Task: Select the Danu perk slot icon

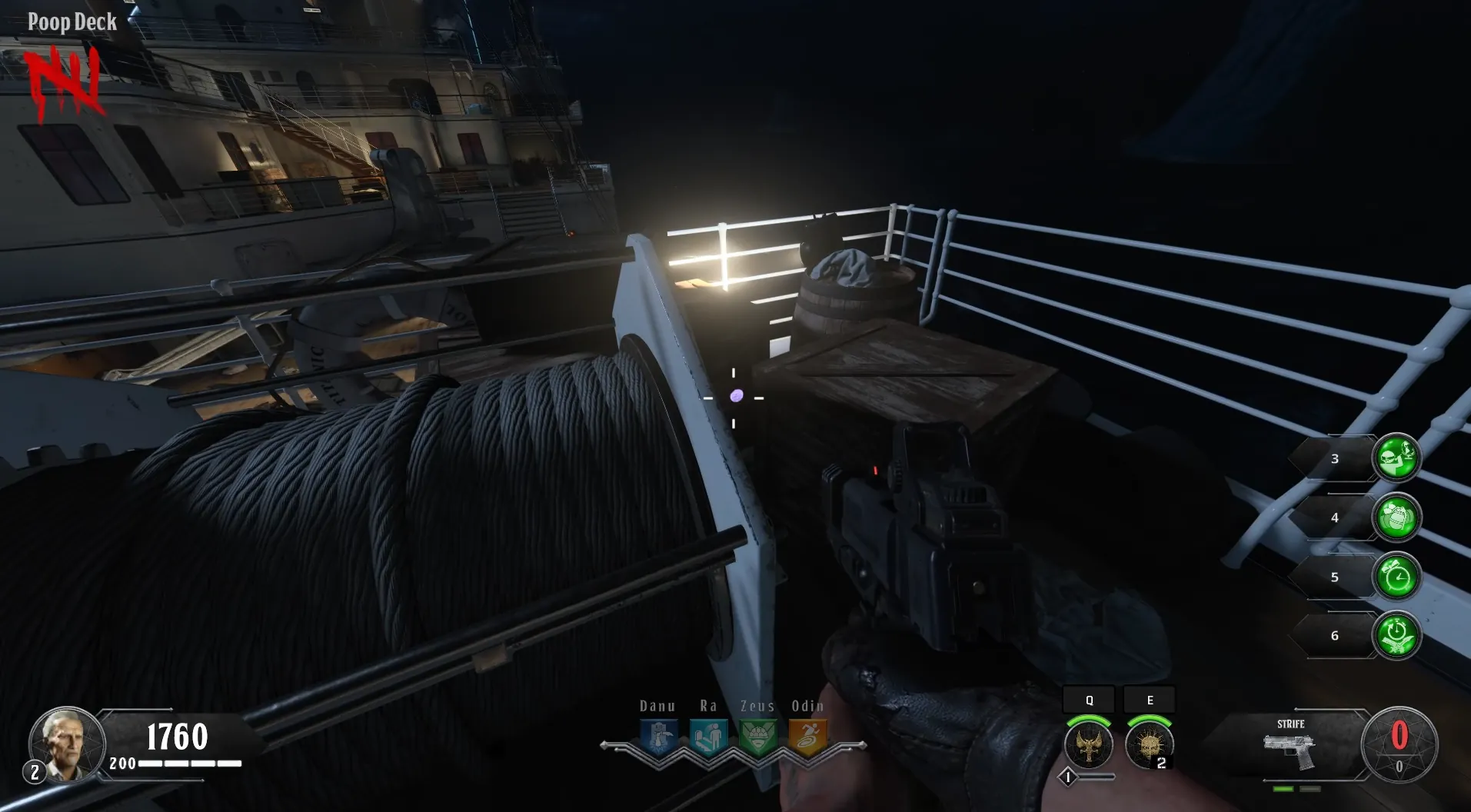Action: click(659, 738)
